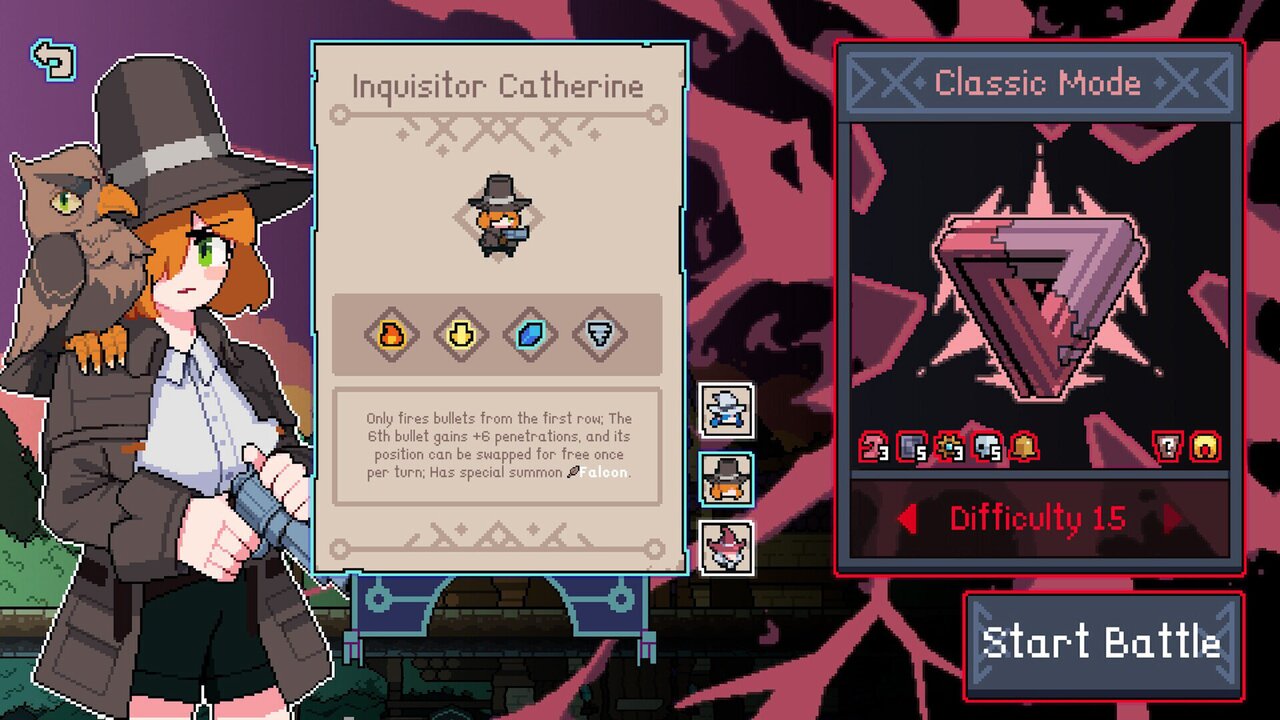This screenshot has width=1280, height=720.
Task: Inspect the skull modifier icon
Action: (986, 447)
